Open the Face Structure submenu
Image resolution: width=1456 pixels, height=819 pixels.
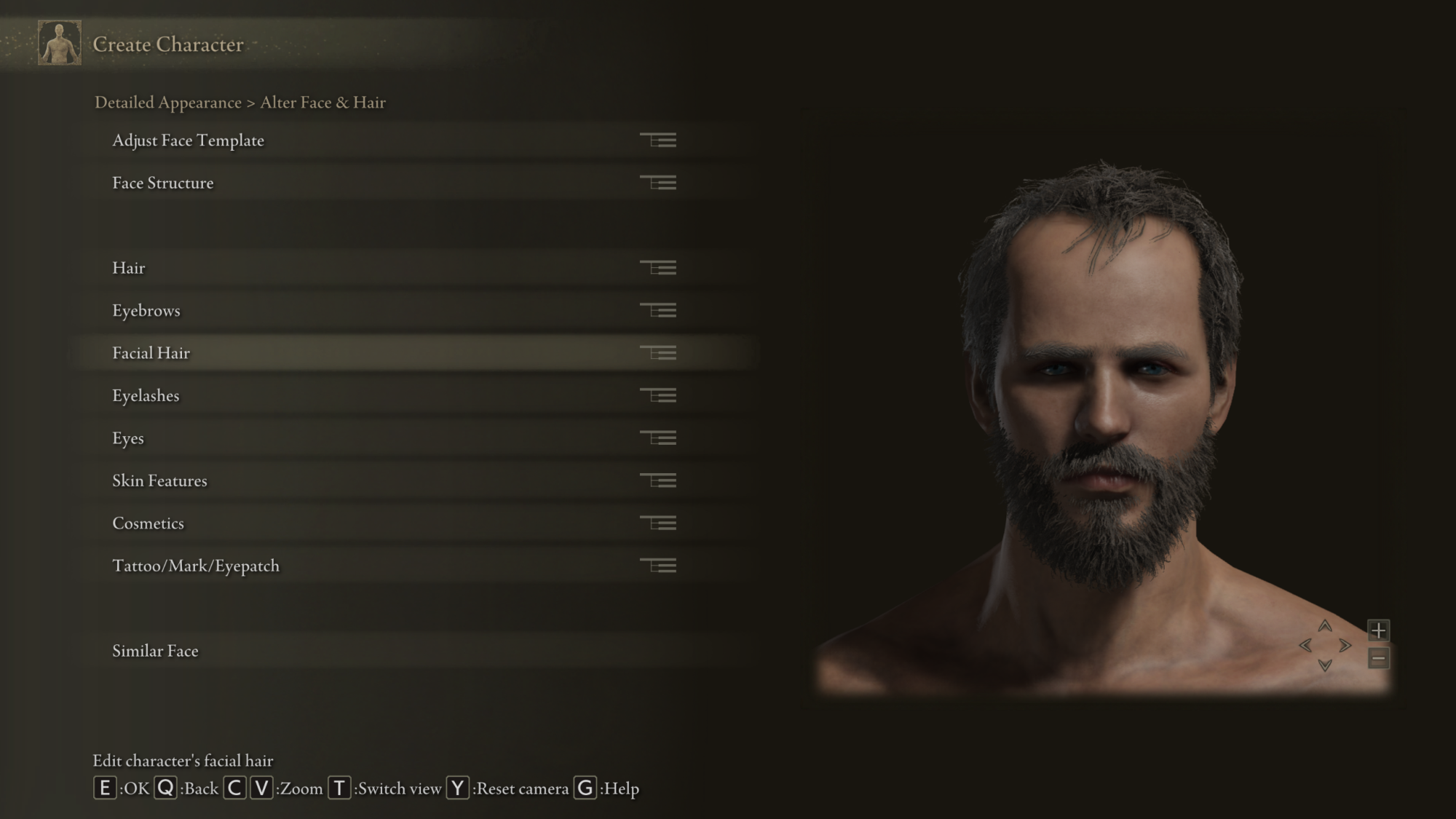(163, 183)
